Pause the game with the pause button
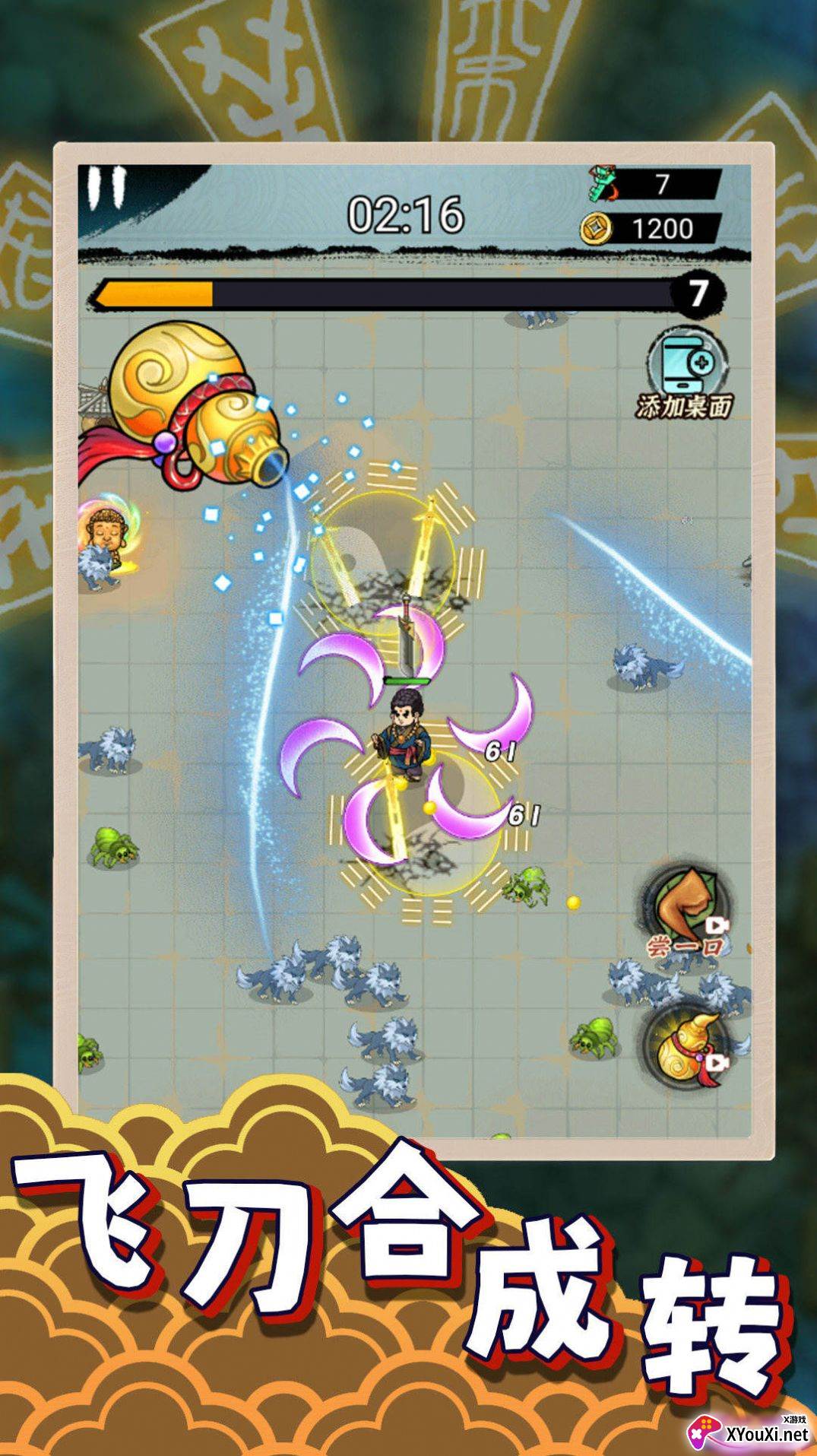This screenshot has height=1456, width=817. tap(106, 188)
